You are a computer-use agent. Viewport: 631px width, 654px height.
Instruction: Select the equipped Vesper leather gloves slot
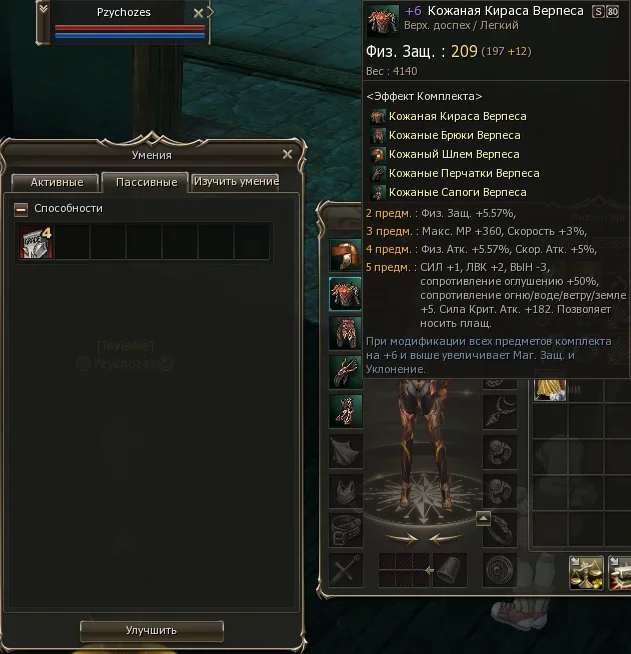[346, 370]
